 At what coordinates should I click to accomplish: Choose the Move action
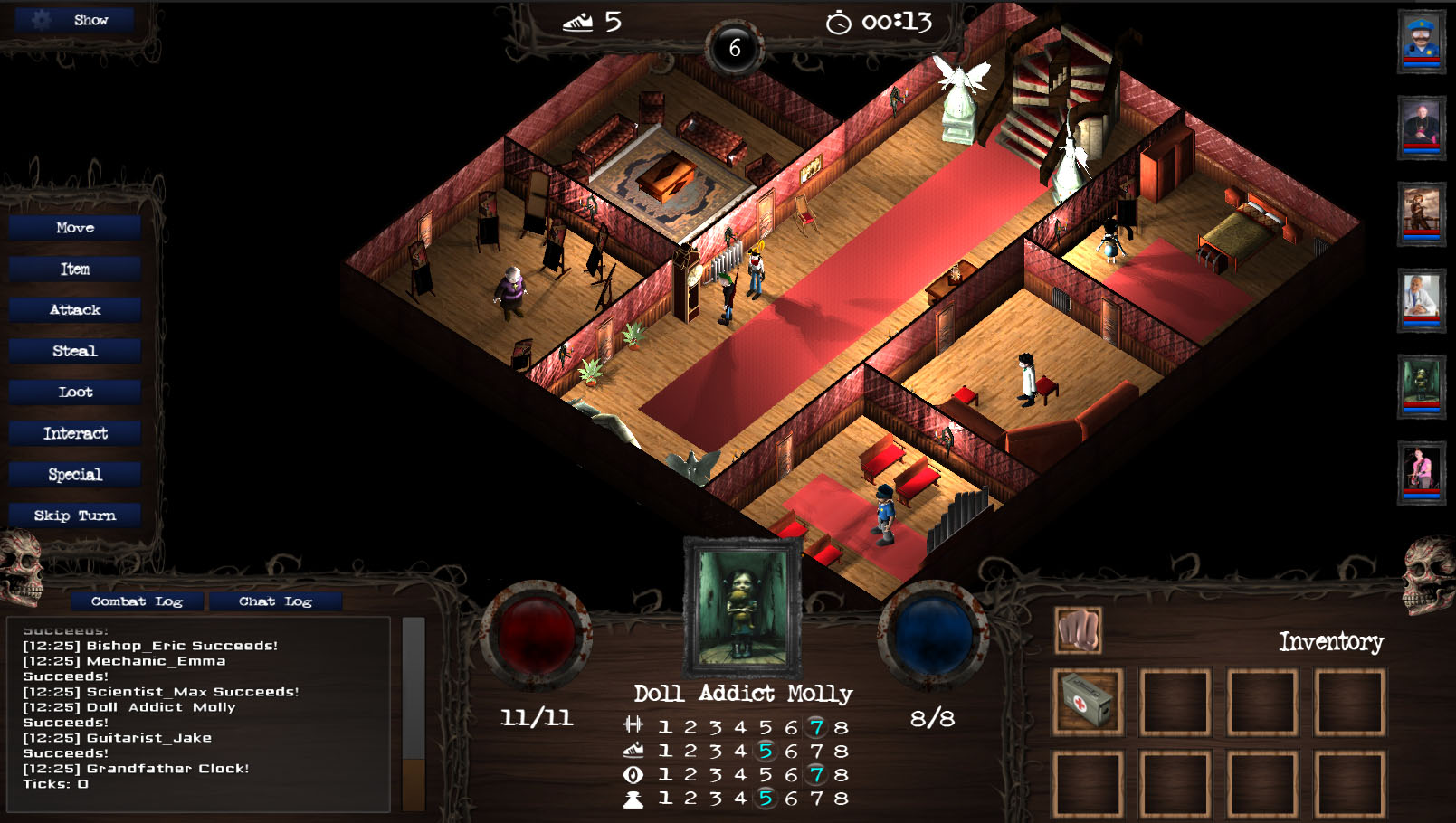tap(75, 228)
